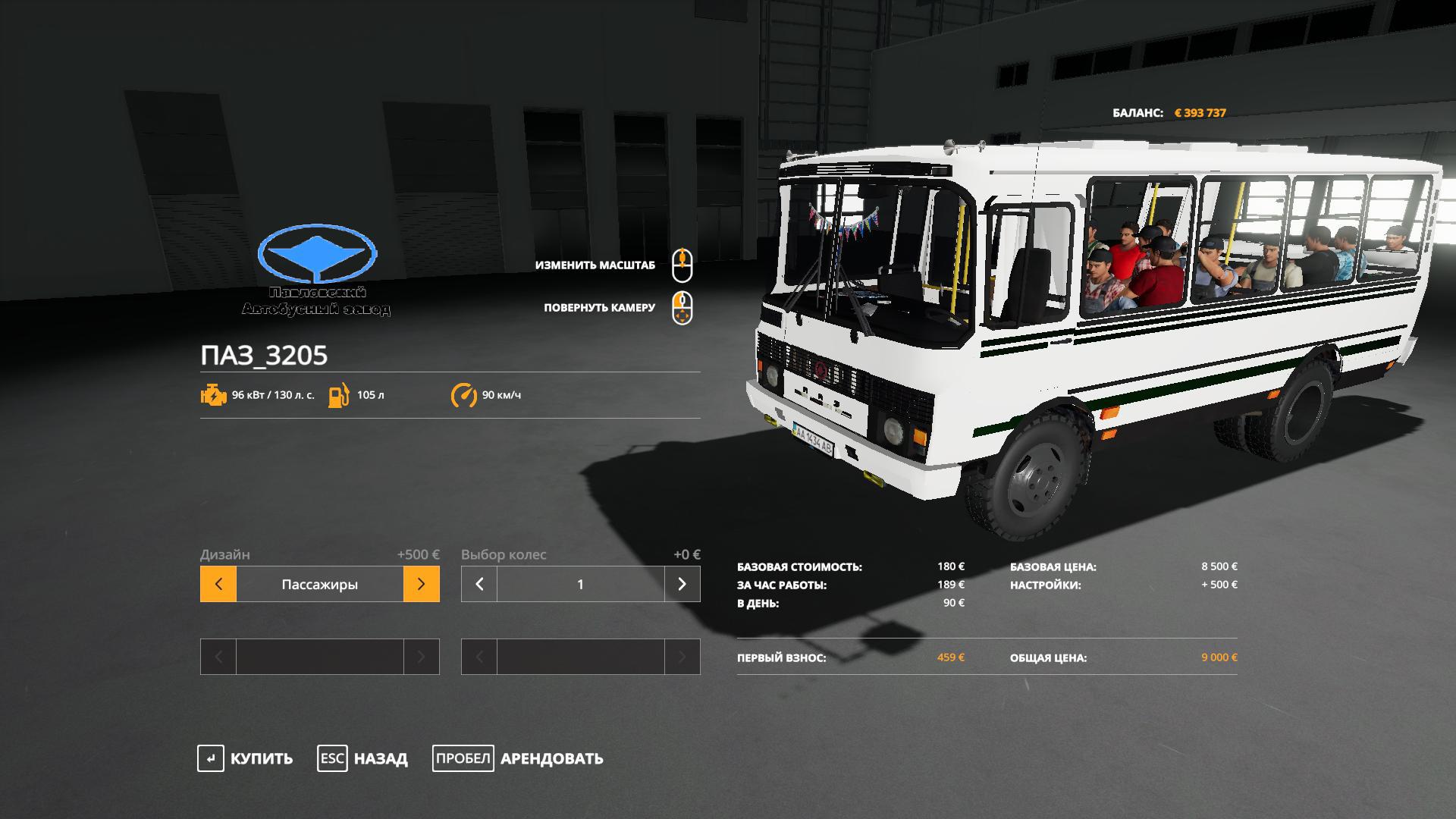Select the next wheel choice
1456x819 pixels.
[682, 584]
